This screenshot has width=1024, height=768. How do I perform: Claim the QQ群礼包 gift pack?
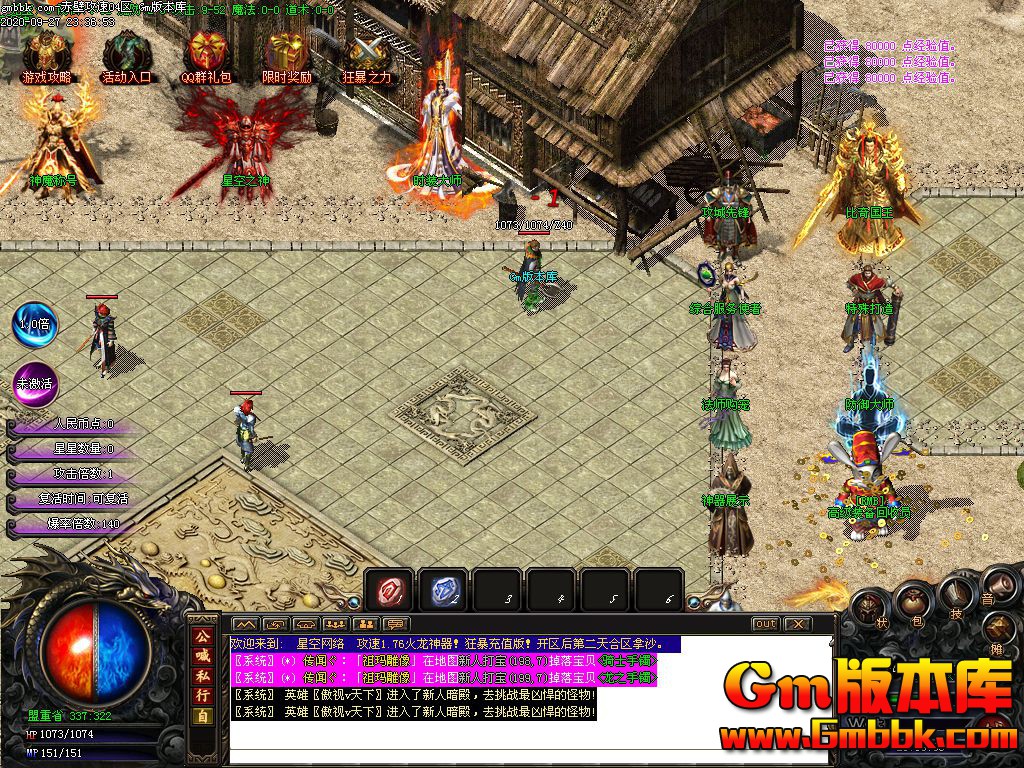coord(207,53)
